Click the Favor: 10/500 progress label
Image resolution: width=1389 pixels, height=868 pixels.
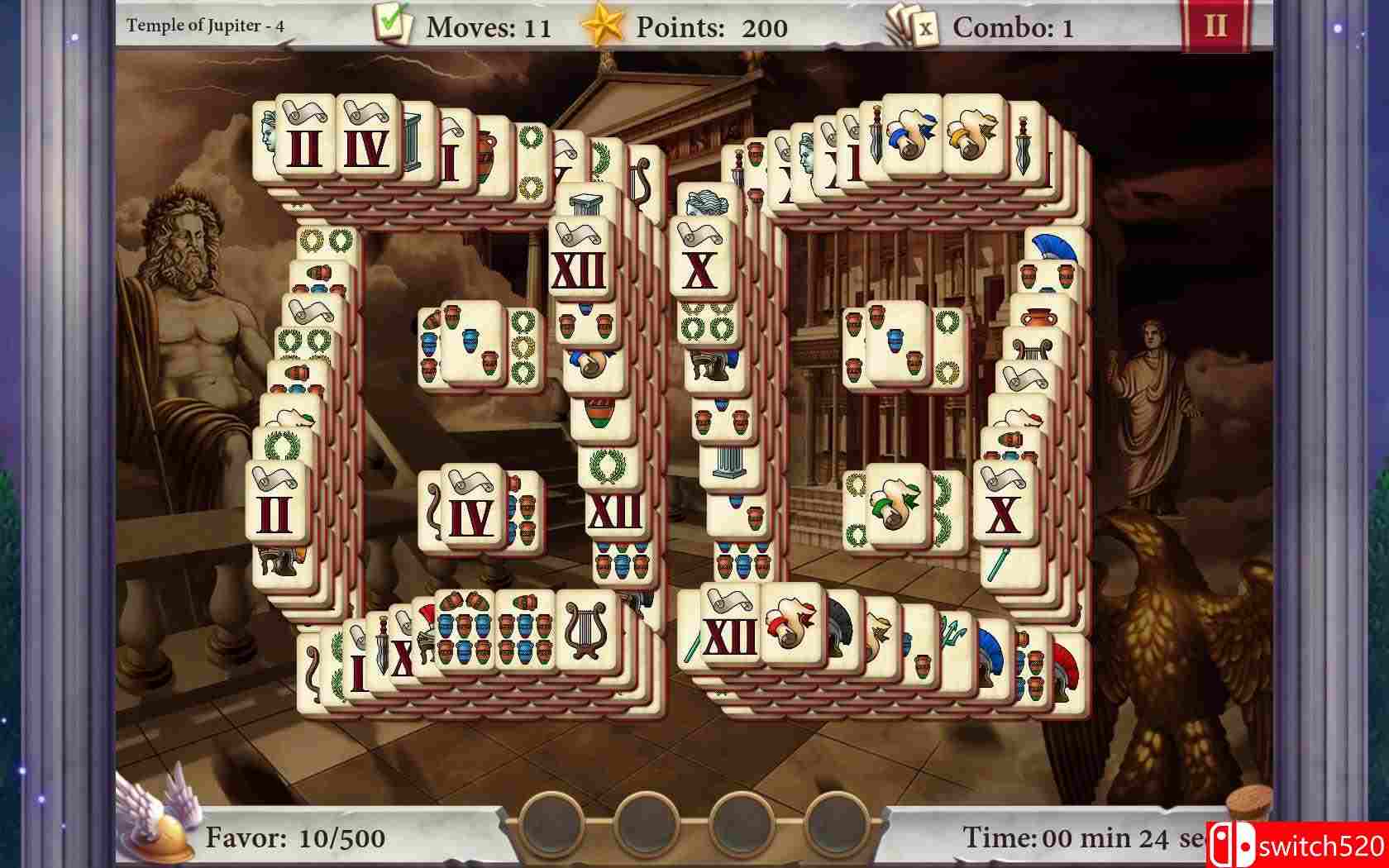coord(294,837)
